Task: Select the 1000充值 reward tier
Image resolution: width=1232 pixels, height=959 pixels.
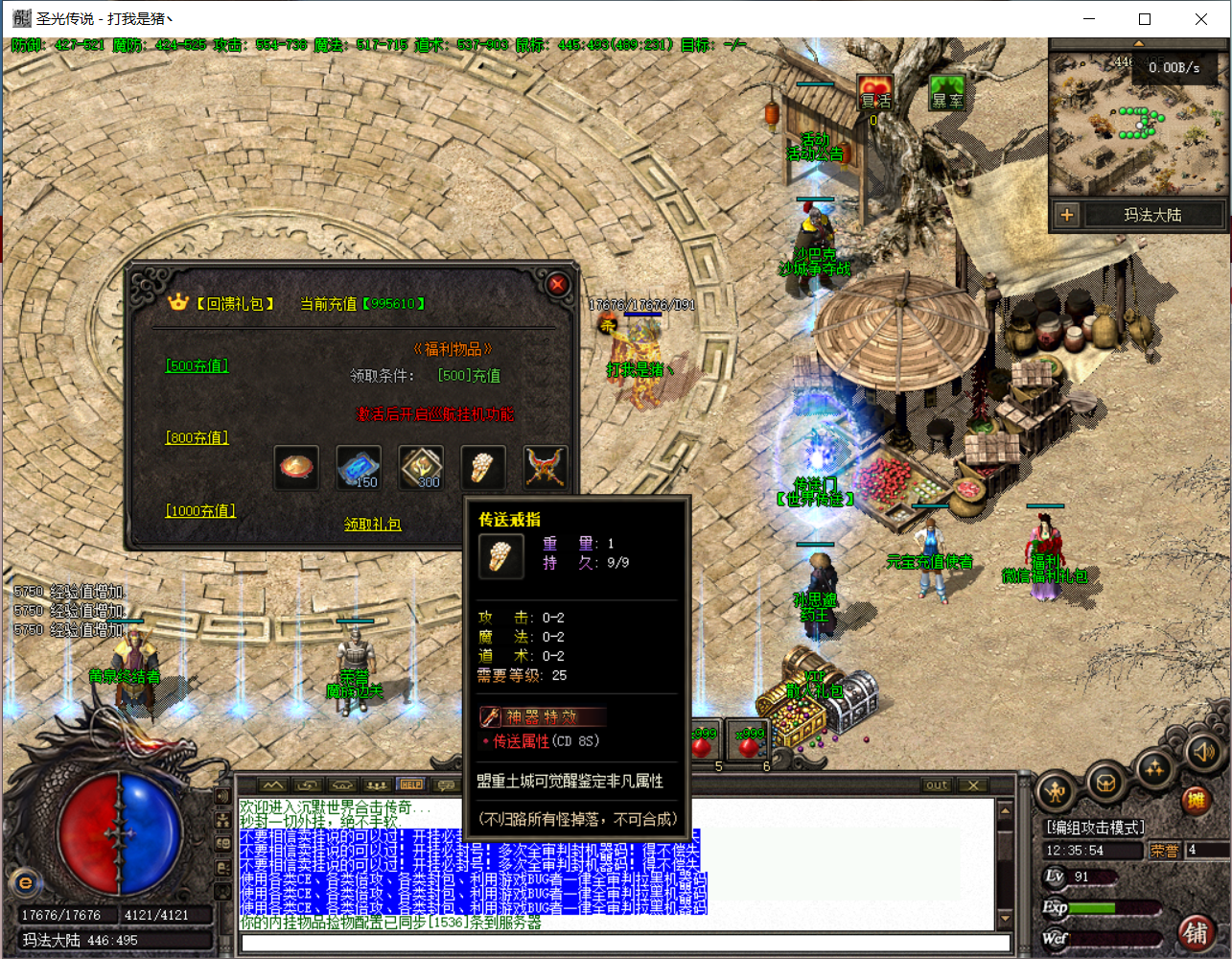Action: pos(200,511)
